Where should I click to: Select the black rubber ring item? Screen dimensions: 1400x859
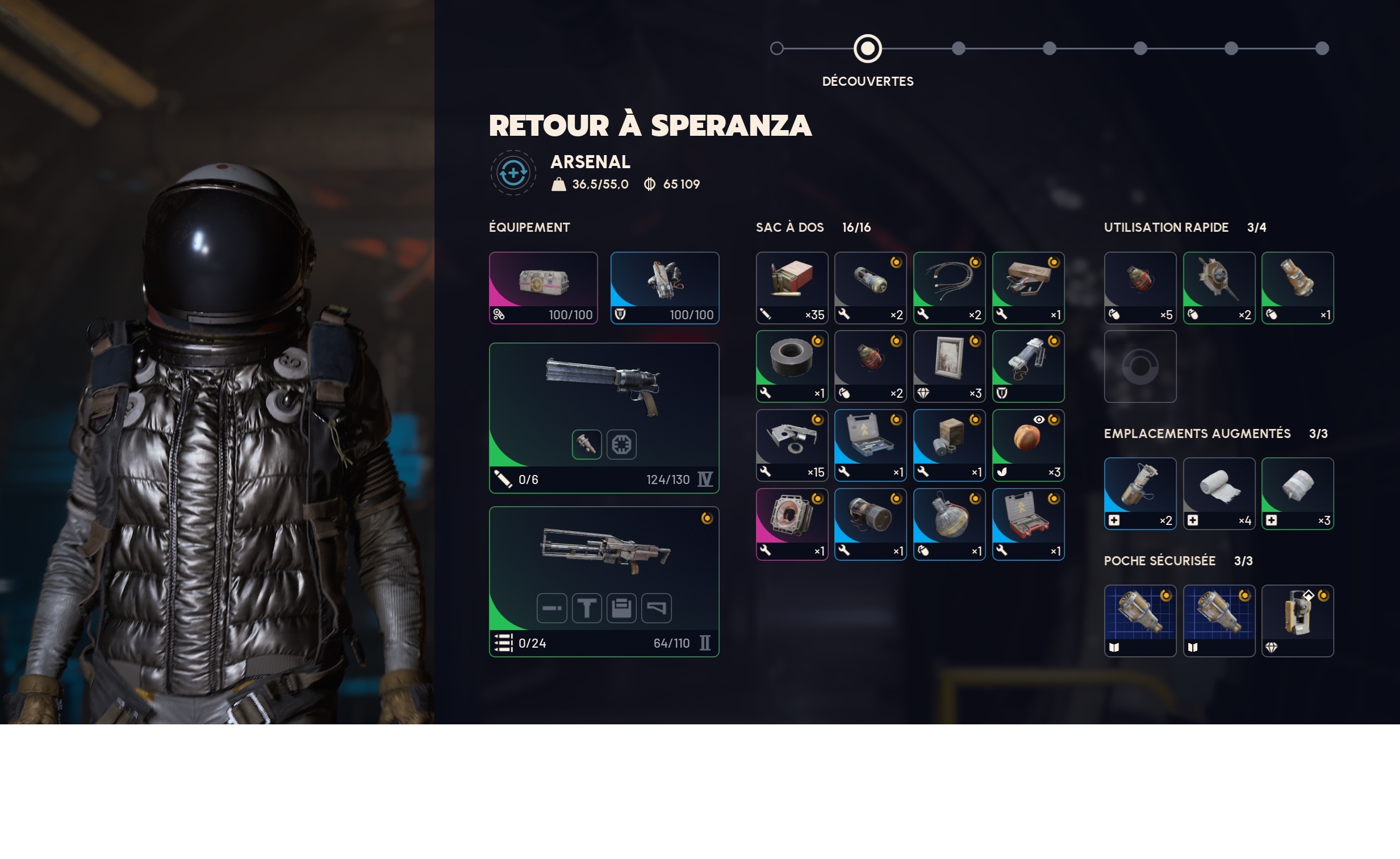(792, 366)
